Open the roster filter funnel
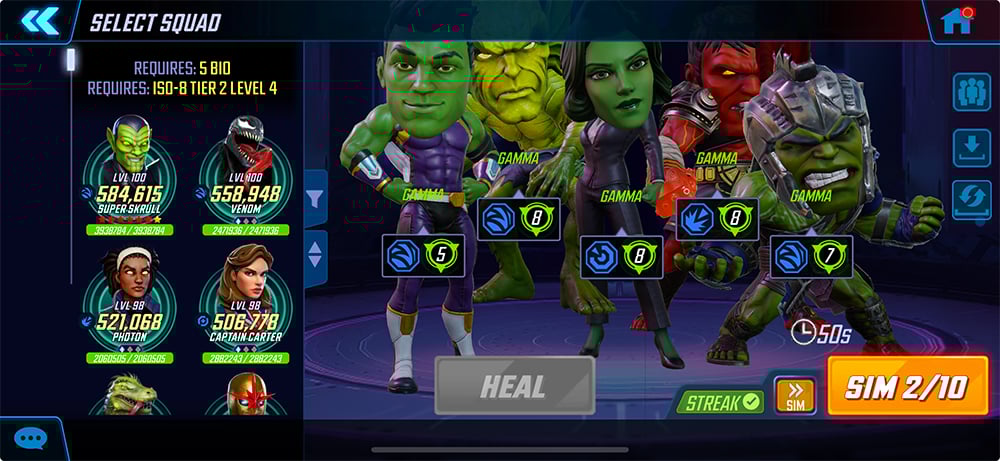 tap(315, 201)
